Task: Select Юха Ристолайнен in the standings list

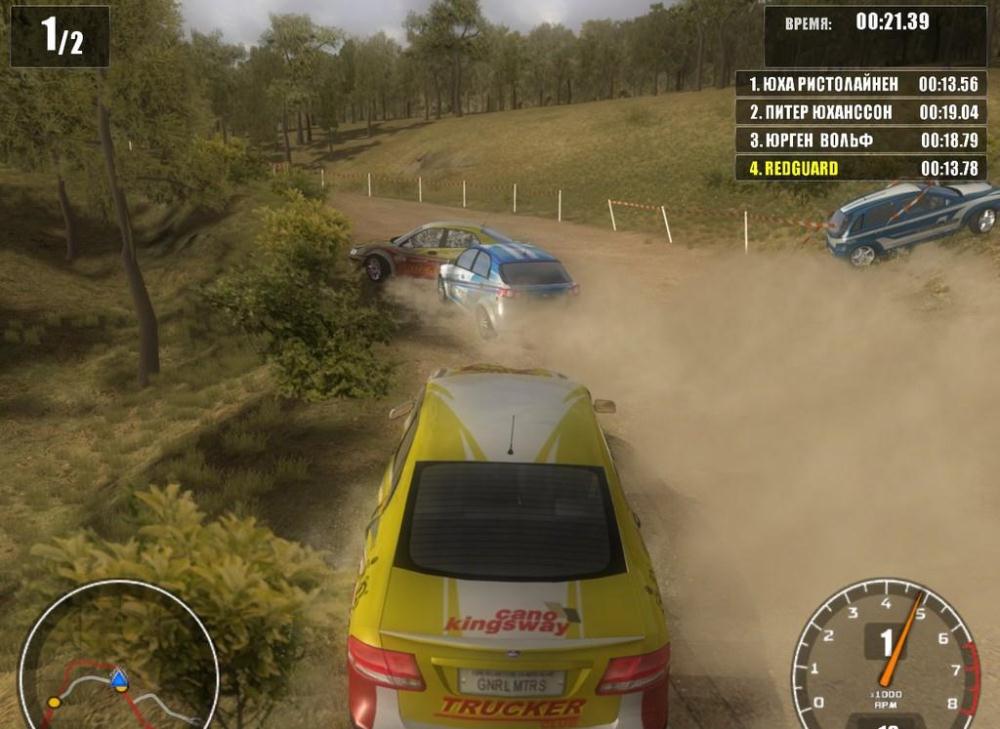Action: tap(861, 84)
